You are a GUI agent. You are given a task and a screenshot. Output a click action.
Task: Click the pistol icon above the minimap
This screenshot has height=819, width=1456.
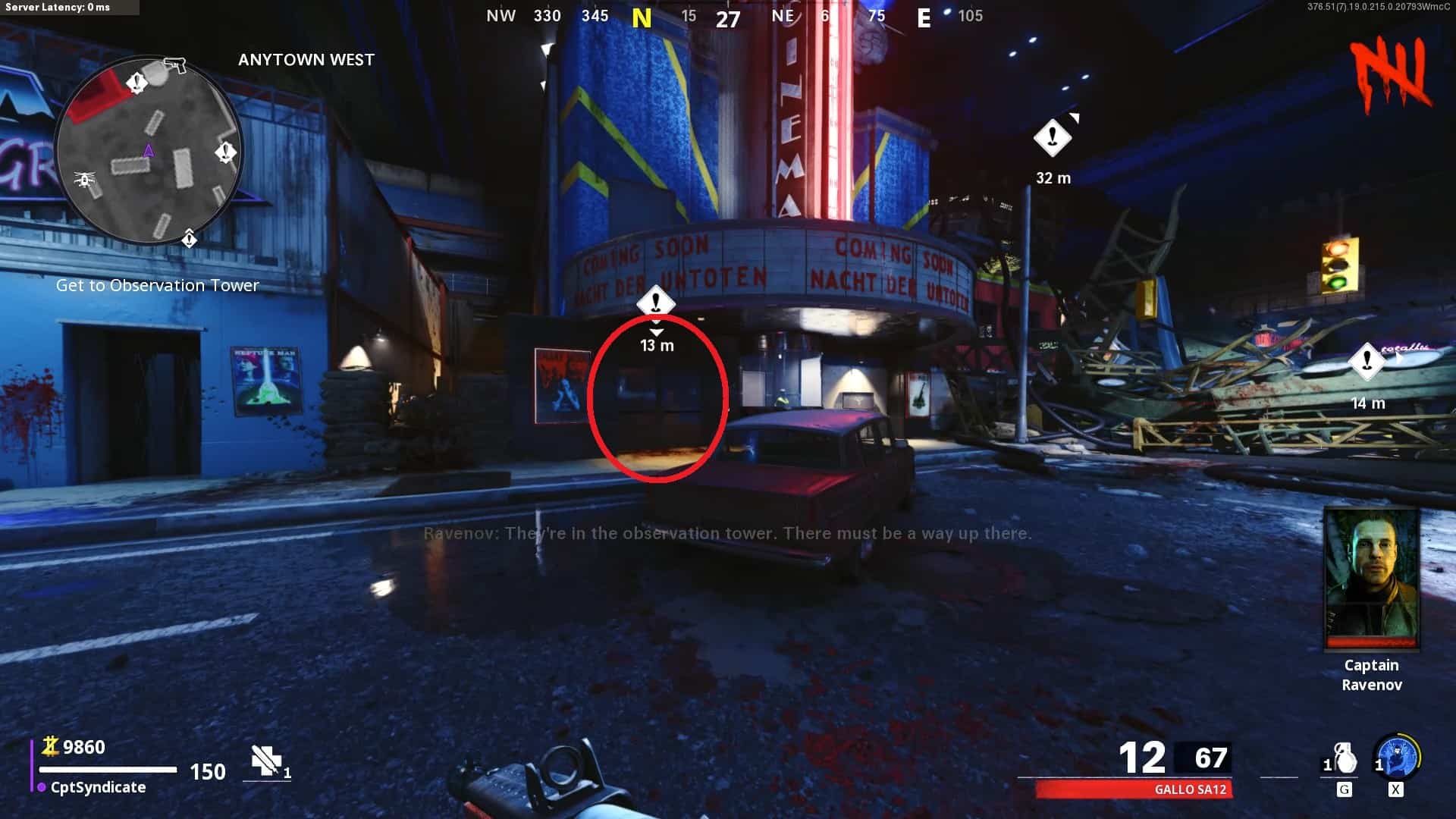(x=175, y=65)
